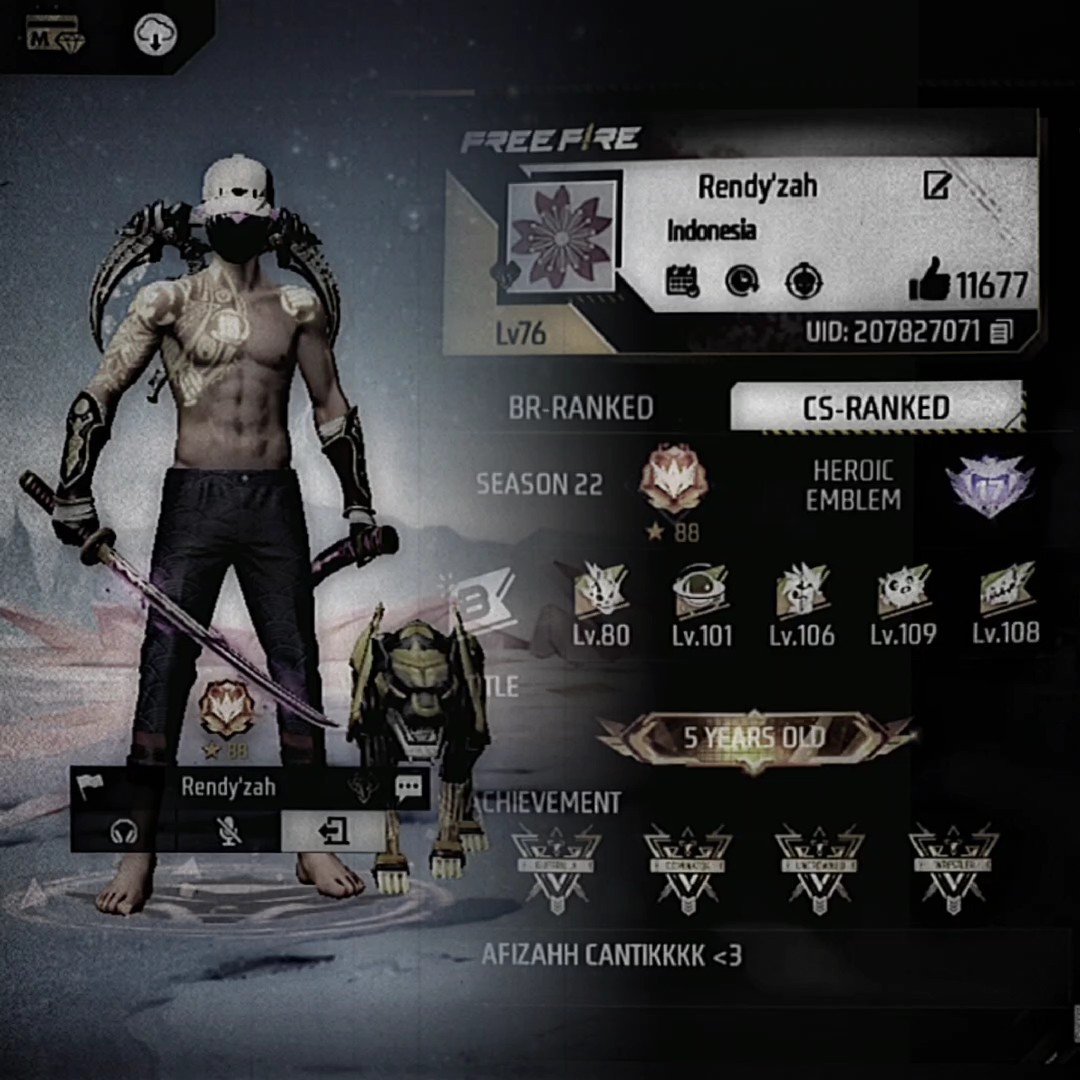The image size is (1080, 1080).
Task: Tap the cloud download icon
Action: [155, 37]
